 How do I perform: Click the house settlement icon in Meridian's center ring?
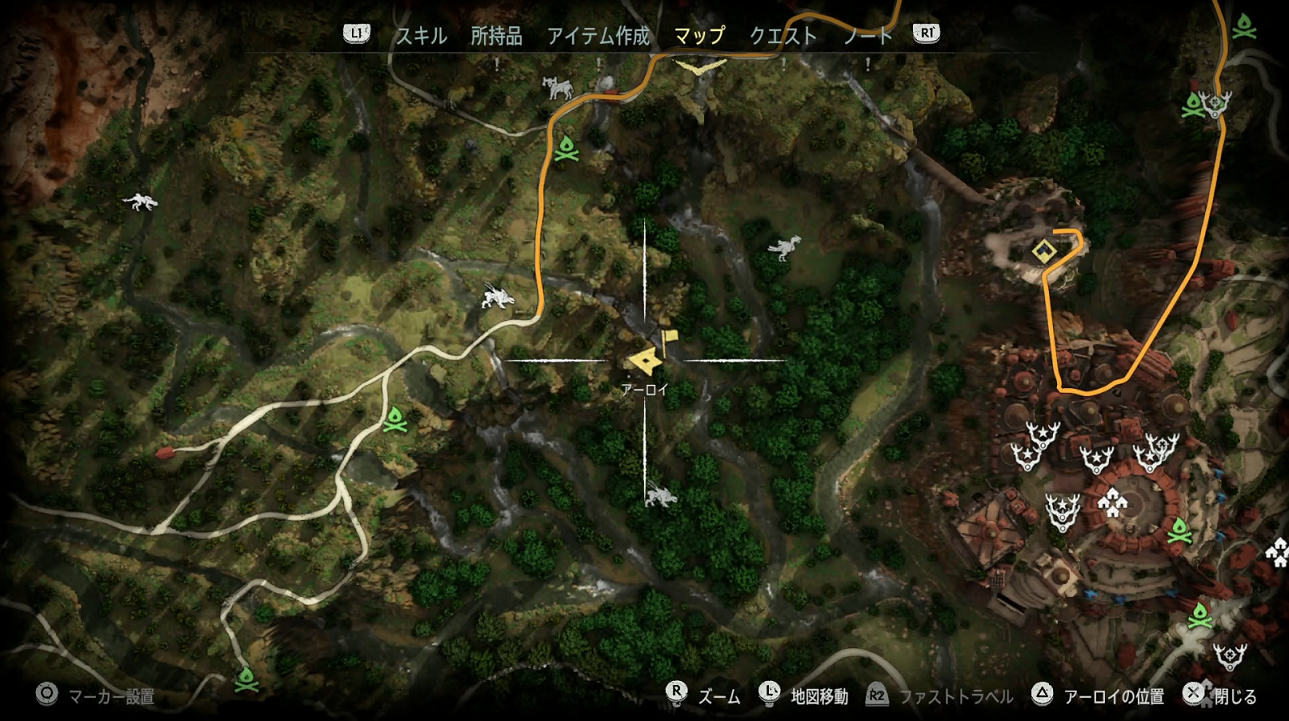pyautogui.click(x=1110, y=503)
